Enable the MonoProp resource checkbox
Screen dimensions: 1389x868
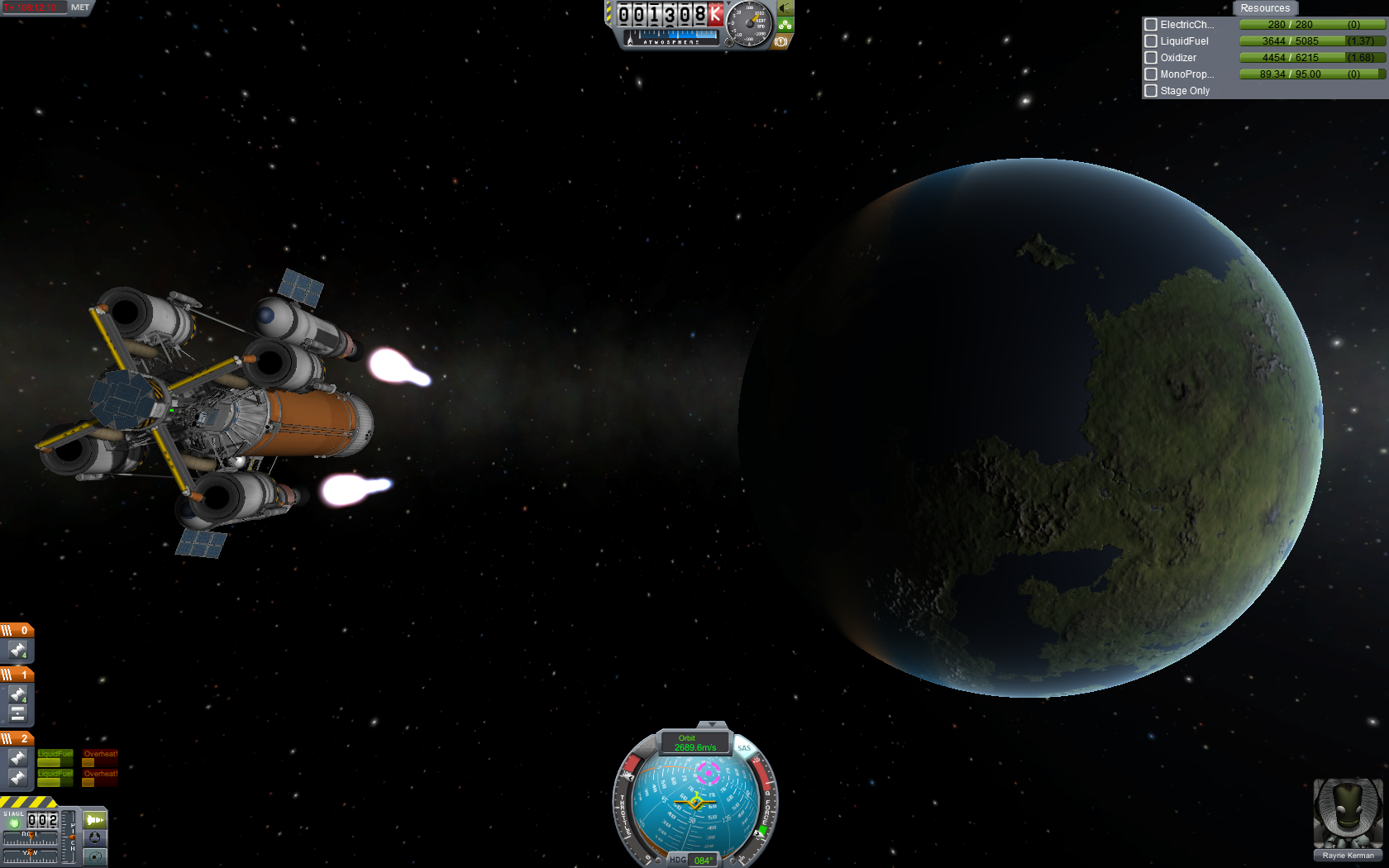point(1150,74)
